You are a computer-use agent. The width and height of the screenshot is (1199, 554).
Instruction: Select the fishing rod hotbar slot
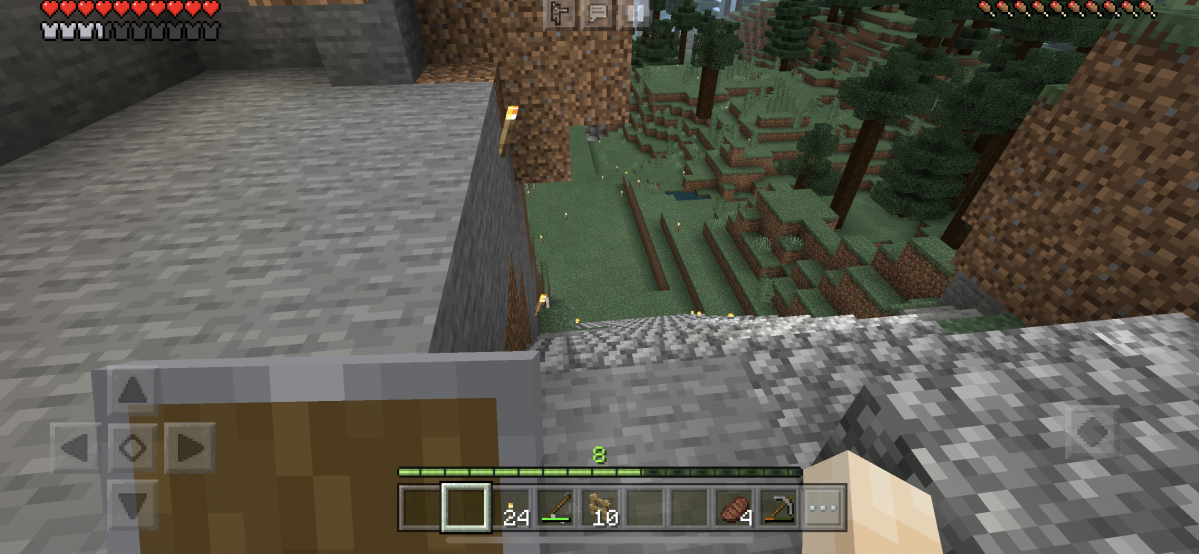click(x=558, y=509)
